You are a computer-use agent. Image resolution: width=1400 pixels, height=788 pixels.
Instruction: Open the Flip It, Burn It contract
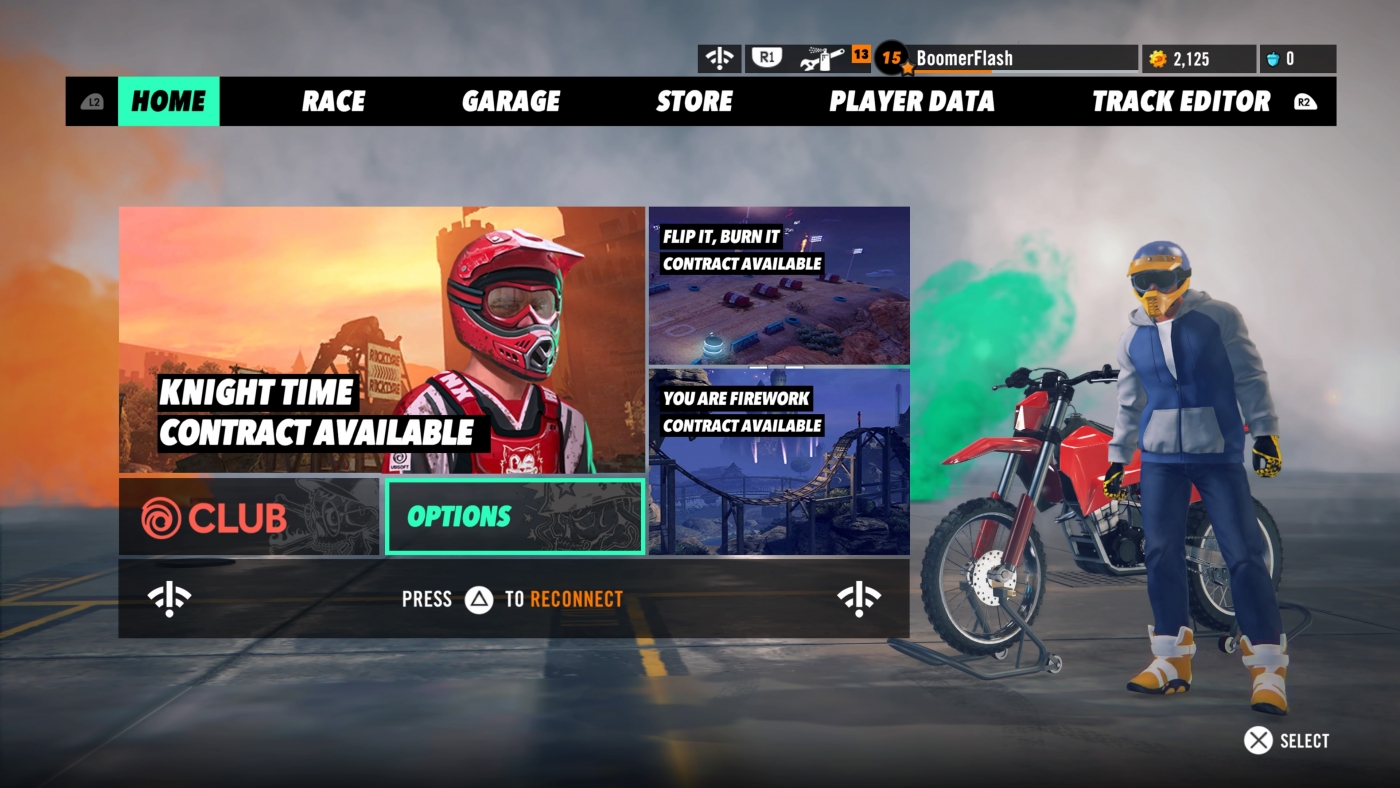[x=779, y=285]
